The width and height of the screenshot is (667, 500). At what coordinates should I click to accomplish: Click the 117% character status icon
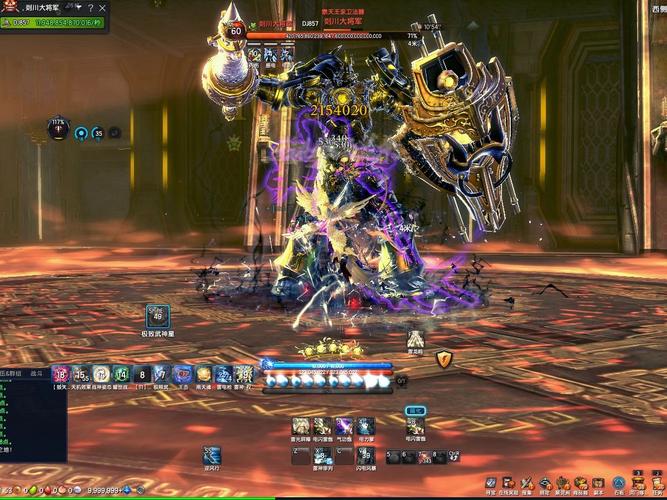(x=59, y=131)
